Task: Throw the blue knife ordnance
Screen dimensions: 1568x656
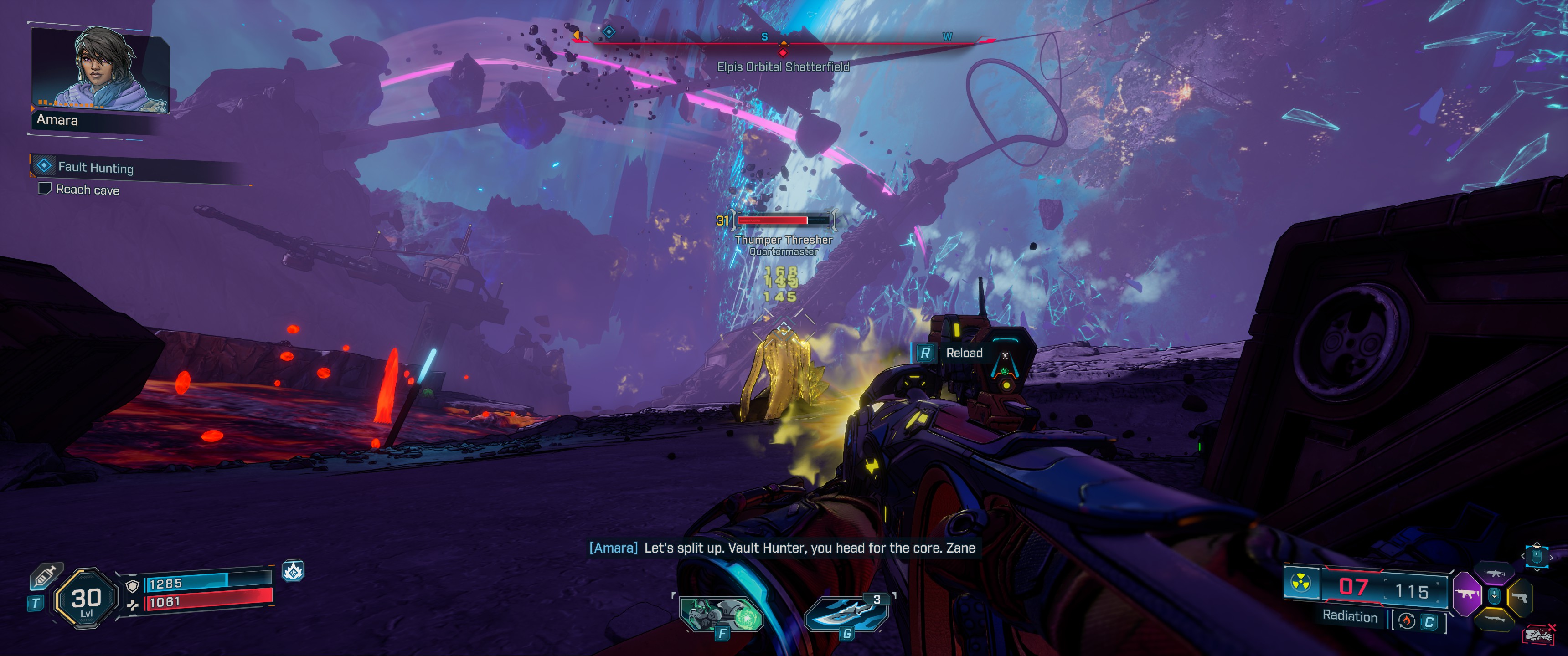Action: click(847, 613)
